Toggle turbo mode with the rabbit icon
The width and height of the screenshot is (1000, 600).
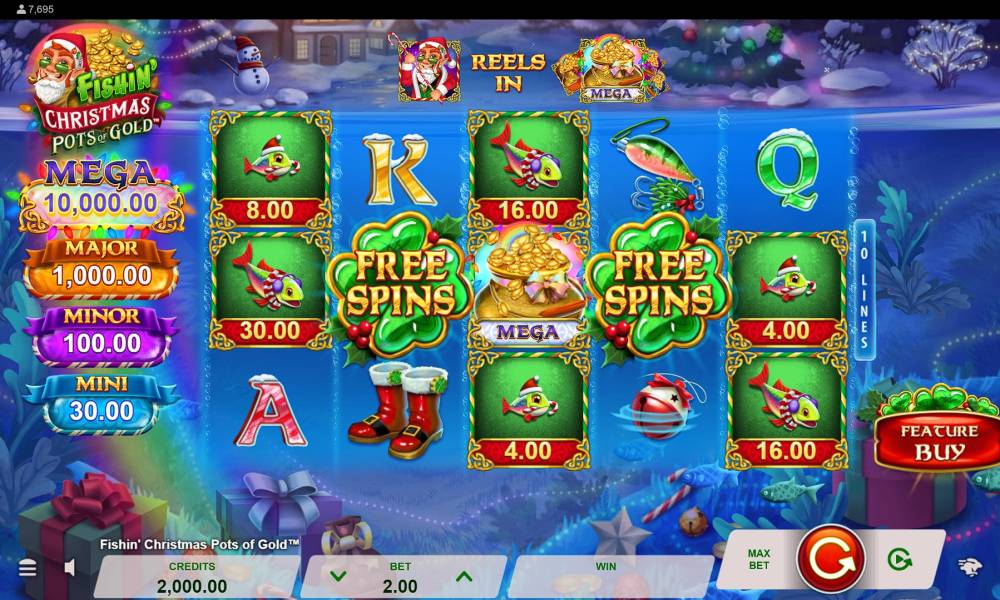[x=970, y=568]
